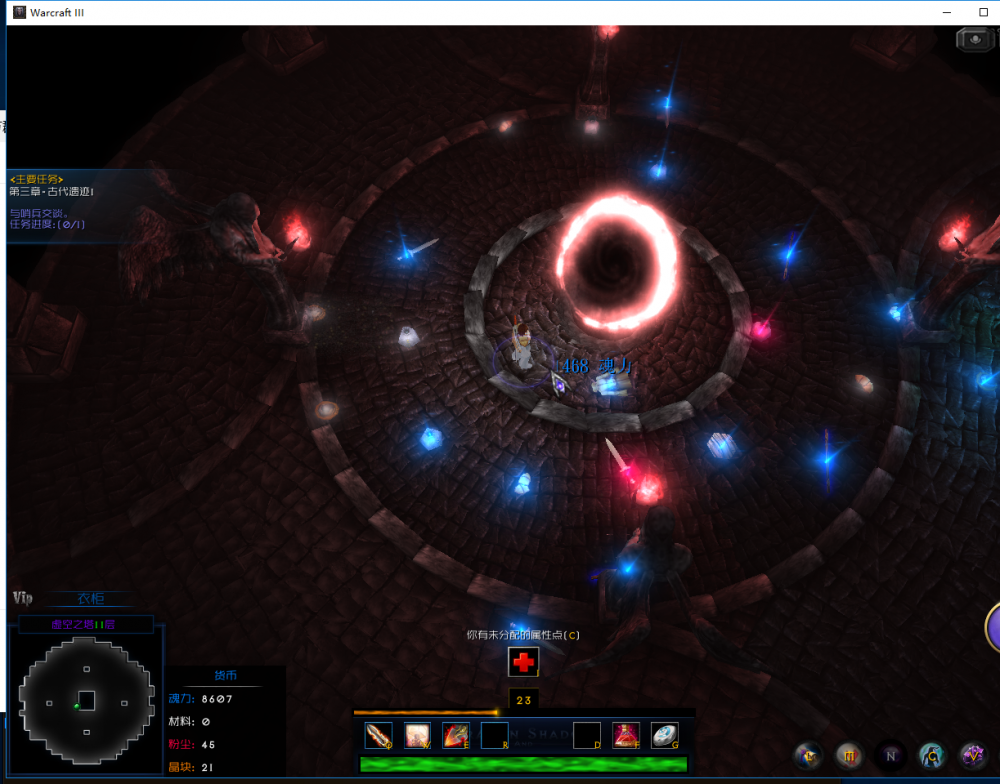The width and height of the screenshot is (1000, 784).
Task: Open the round M menu button
Action: coord(849,756)
